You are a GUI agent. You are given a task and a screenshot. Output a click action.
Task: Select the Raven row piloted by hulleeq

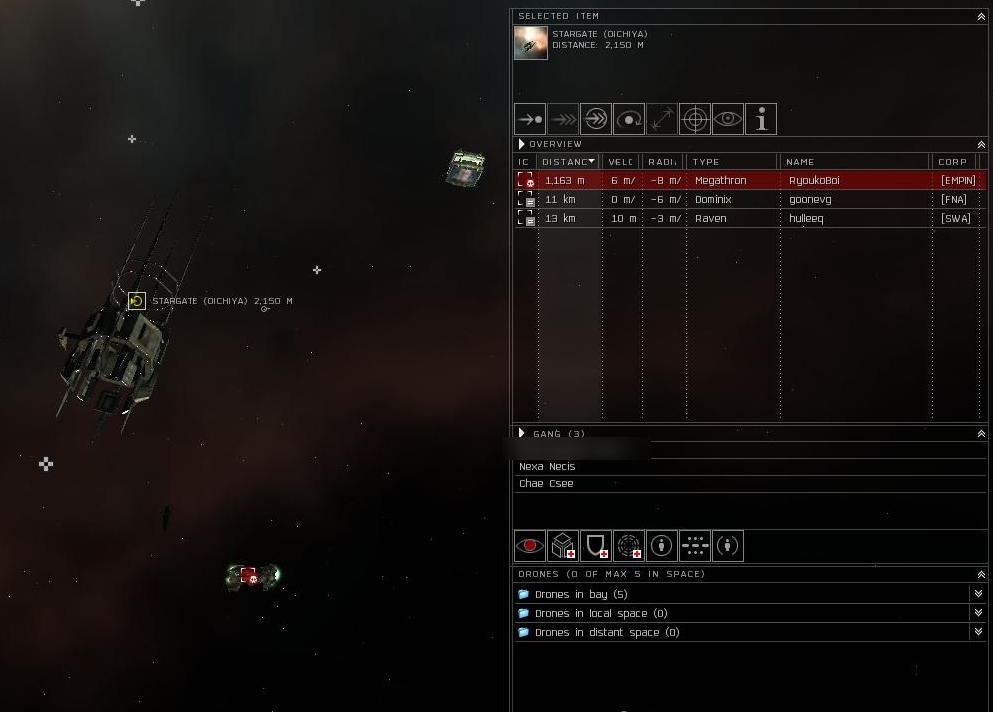point(750,218)
